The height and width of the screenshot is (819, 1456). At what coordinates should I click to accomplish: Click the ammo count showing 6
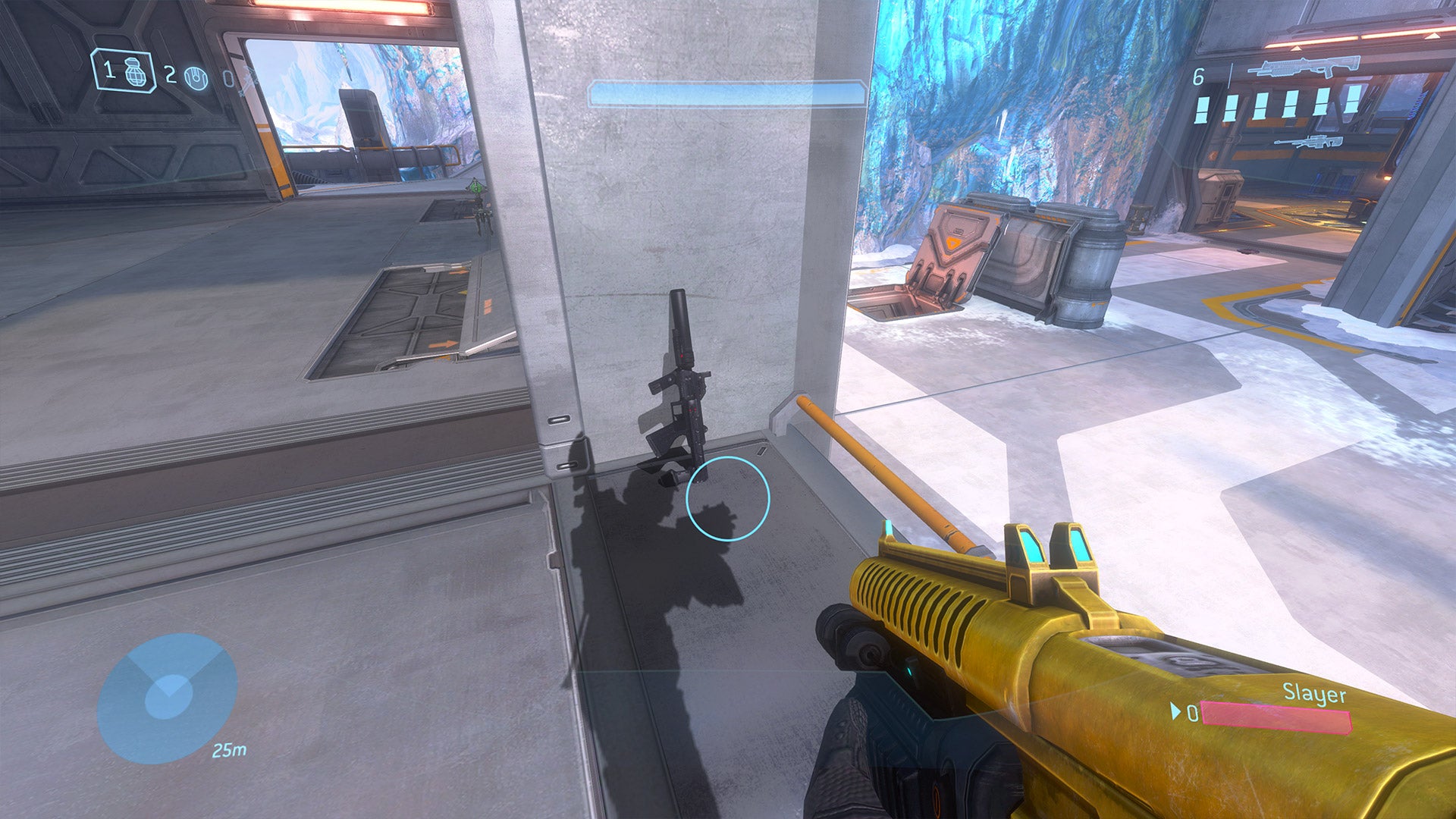1199,76
